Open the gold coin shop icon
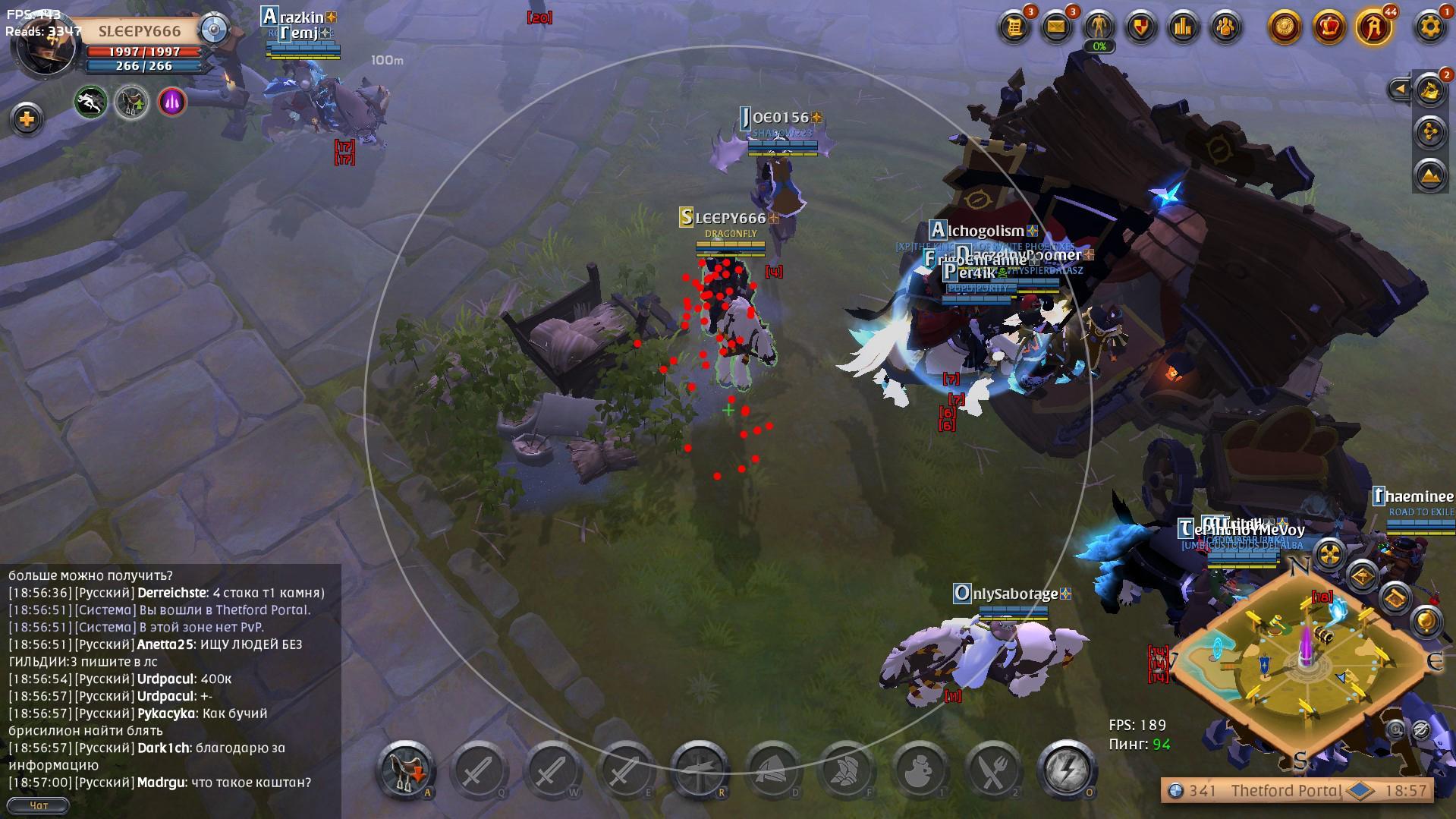This screenshot has height=819, width=1456. [x=1285, y=28]
